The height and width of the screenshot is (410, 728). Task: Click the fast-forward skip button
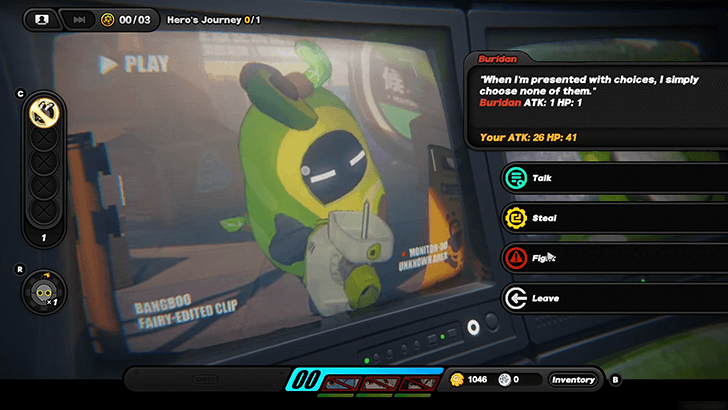(x=77, y=19)
